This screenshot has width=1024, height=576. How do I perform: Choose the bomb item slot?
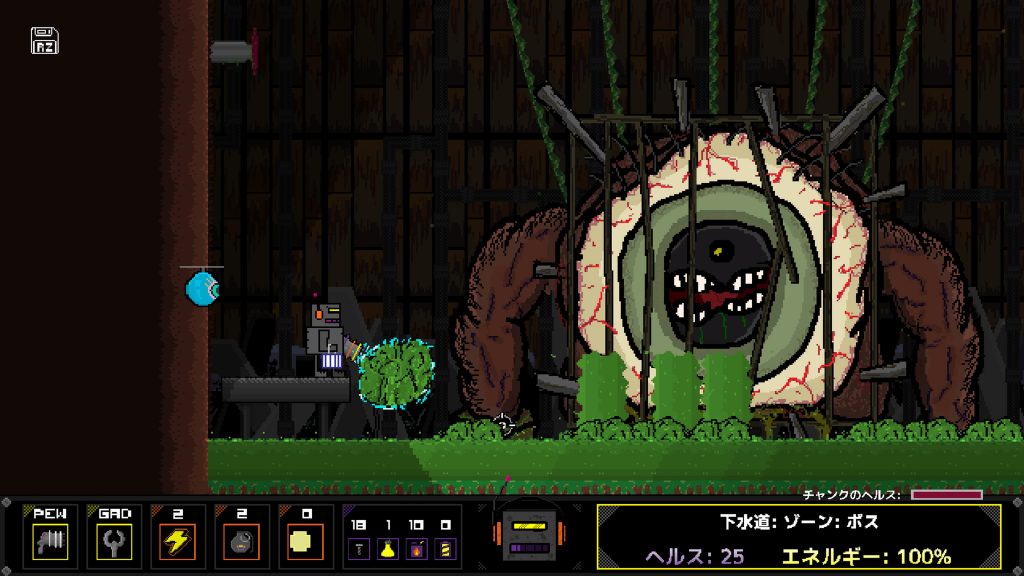click(241, 541)
